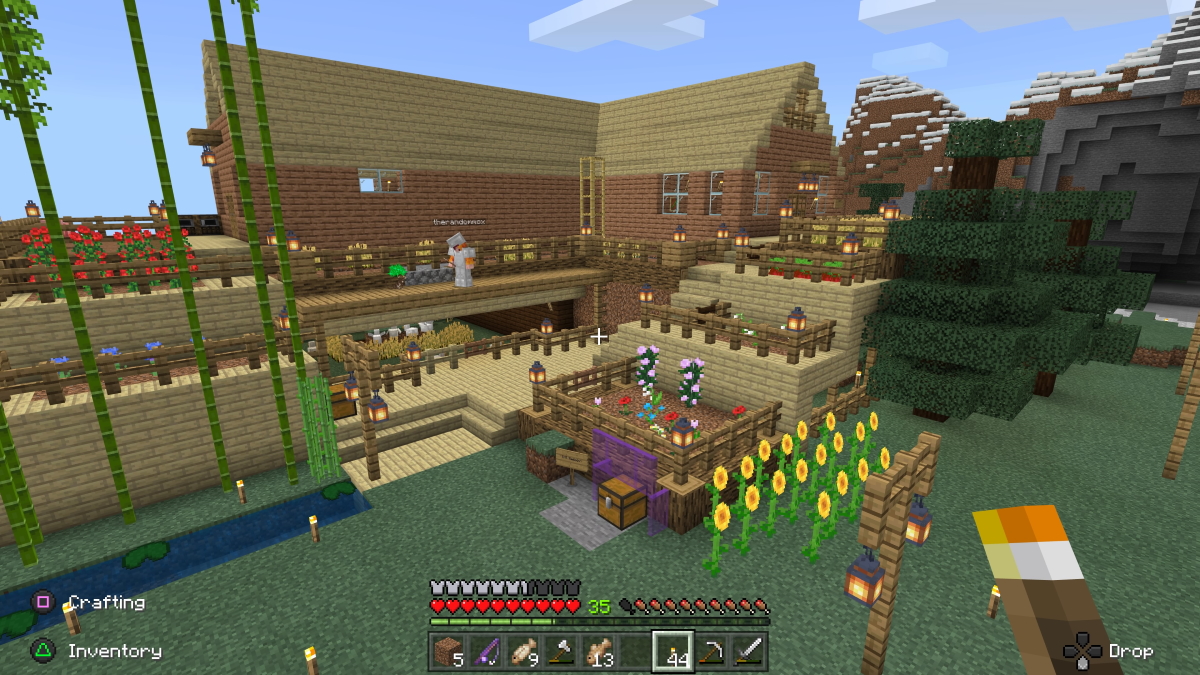
Task: Choose the stack of 9 fish
Action: pos(522,651)
